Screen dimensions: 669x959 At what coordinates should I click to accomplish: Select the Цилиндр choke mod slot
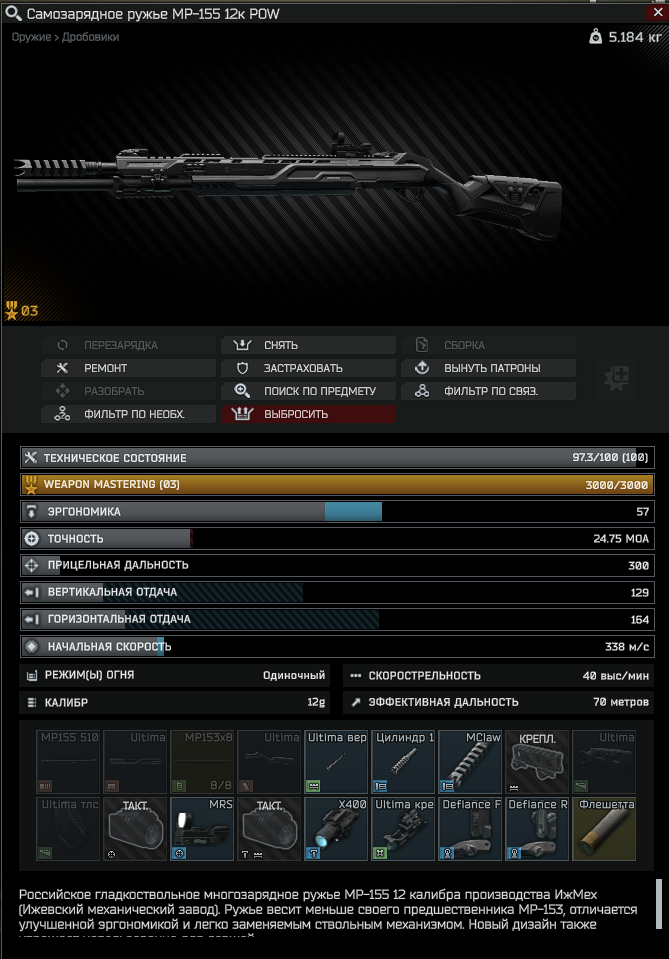(402, 761)
